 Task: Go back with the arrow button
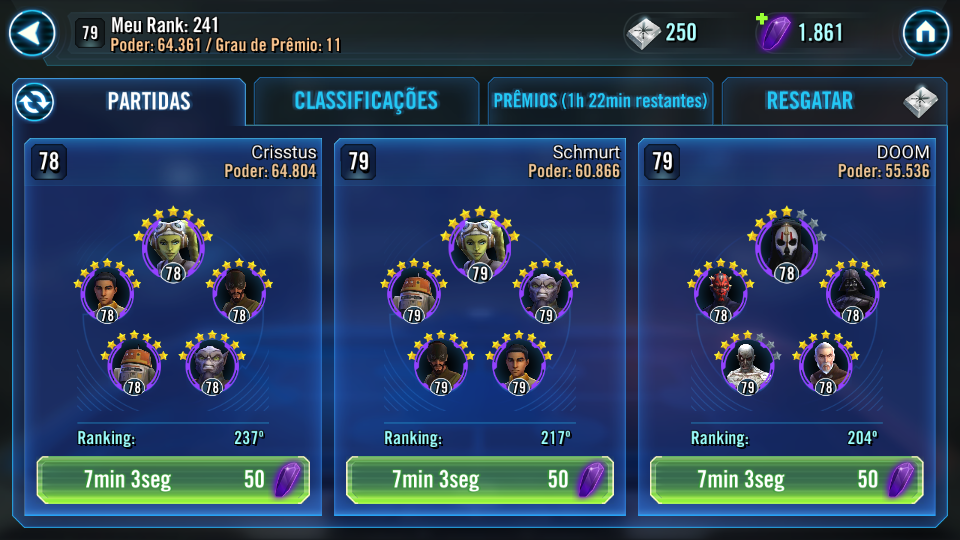[x=32, y=34]
